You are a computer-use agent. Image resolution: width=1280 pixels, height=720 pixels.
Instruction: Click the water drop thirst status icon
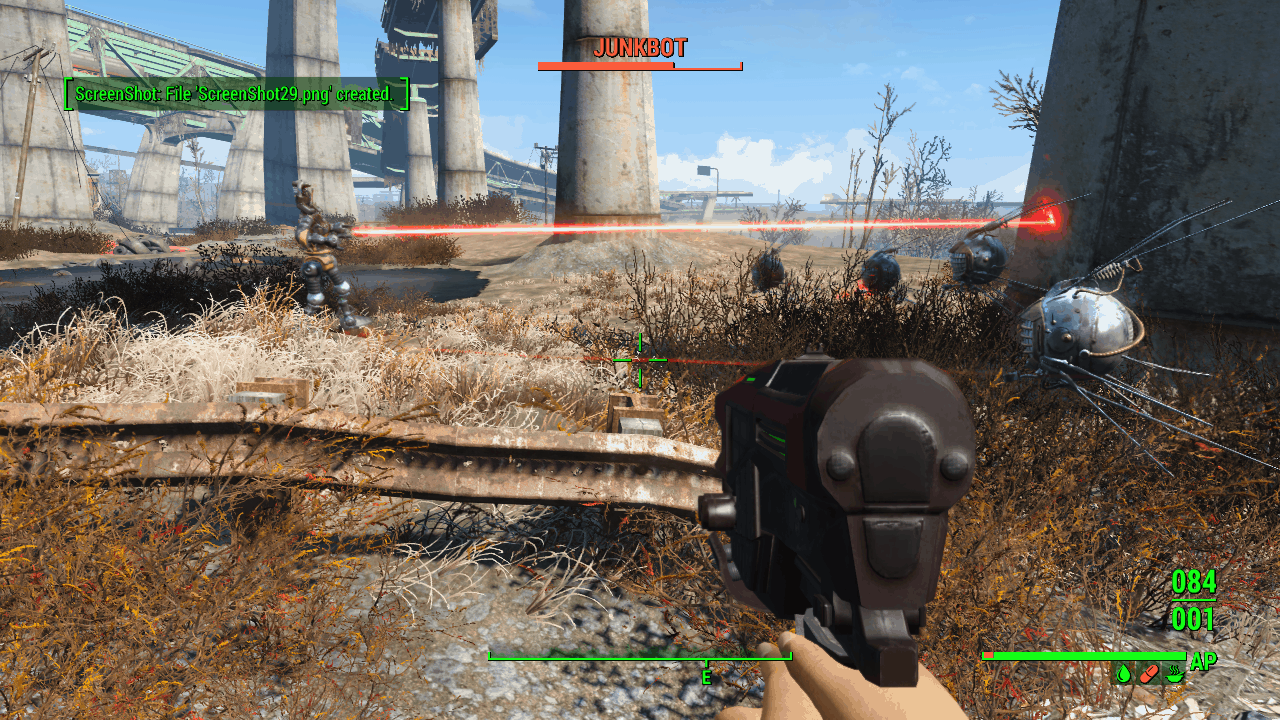[1124, 674]
